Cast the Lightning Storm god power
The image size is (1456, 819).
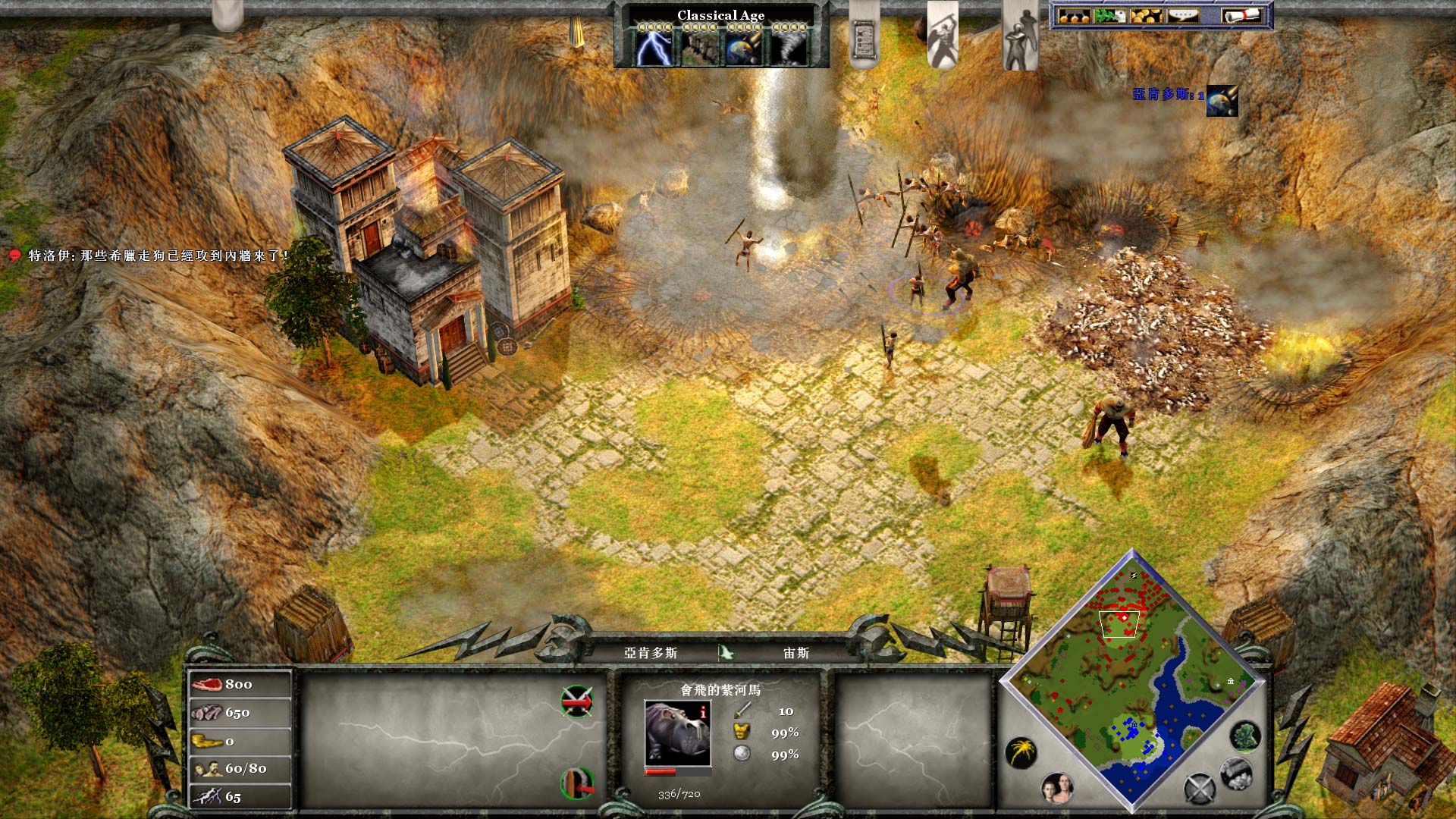point(654,49)
